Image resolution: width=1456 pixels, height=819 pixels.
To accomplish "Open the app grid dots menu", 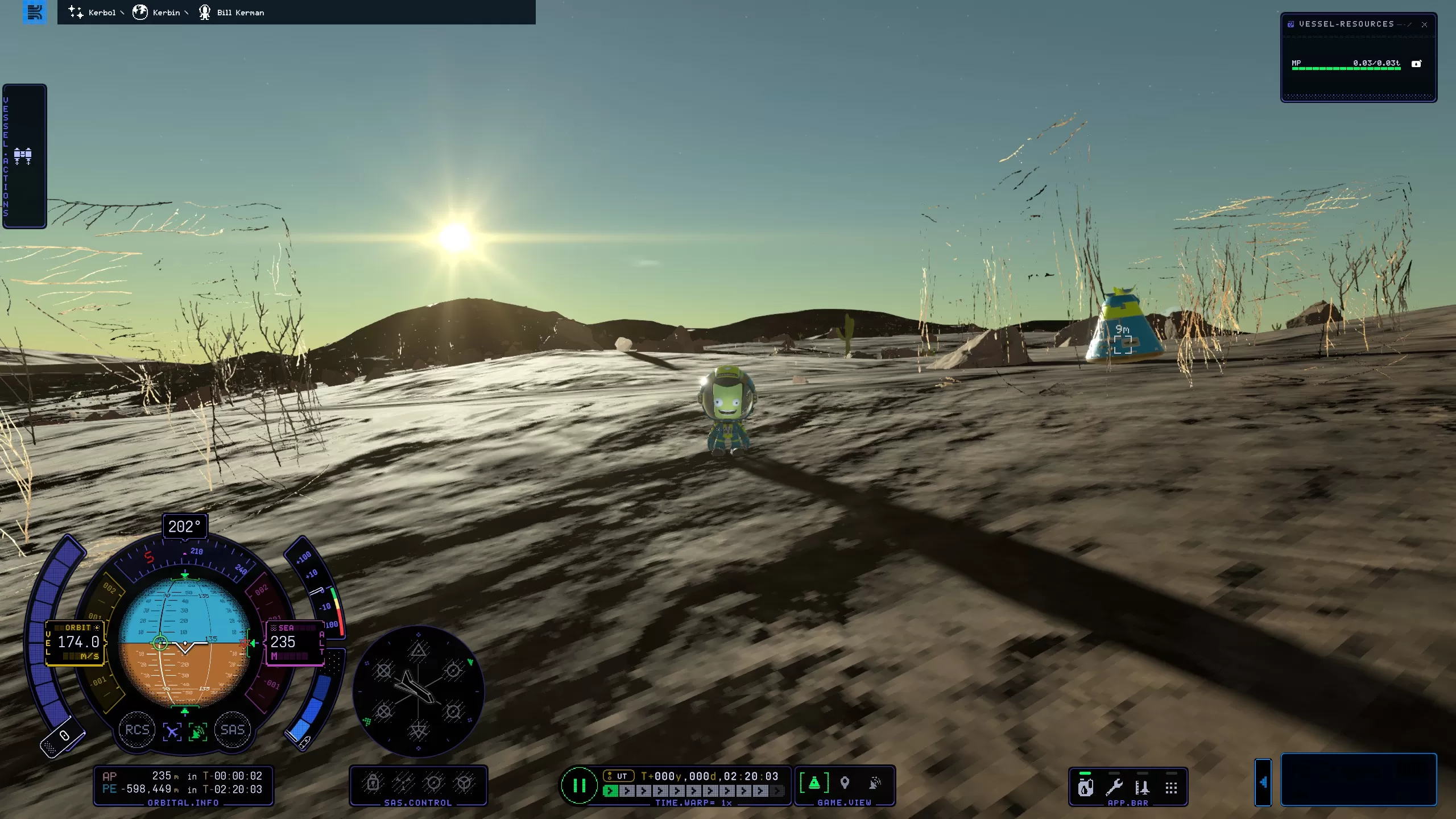I will tap(1171, 788).
